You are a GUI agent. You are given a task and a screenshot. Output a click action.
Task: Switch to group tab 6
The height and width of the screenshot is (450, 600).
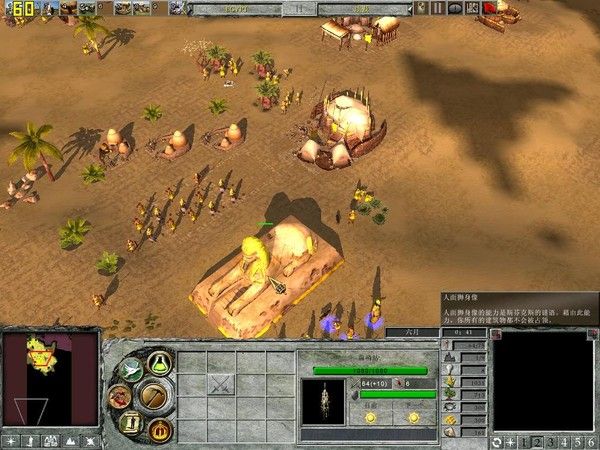click(591, 441)
